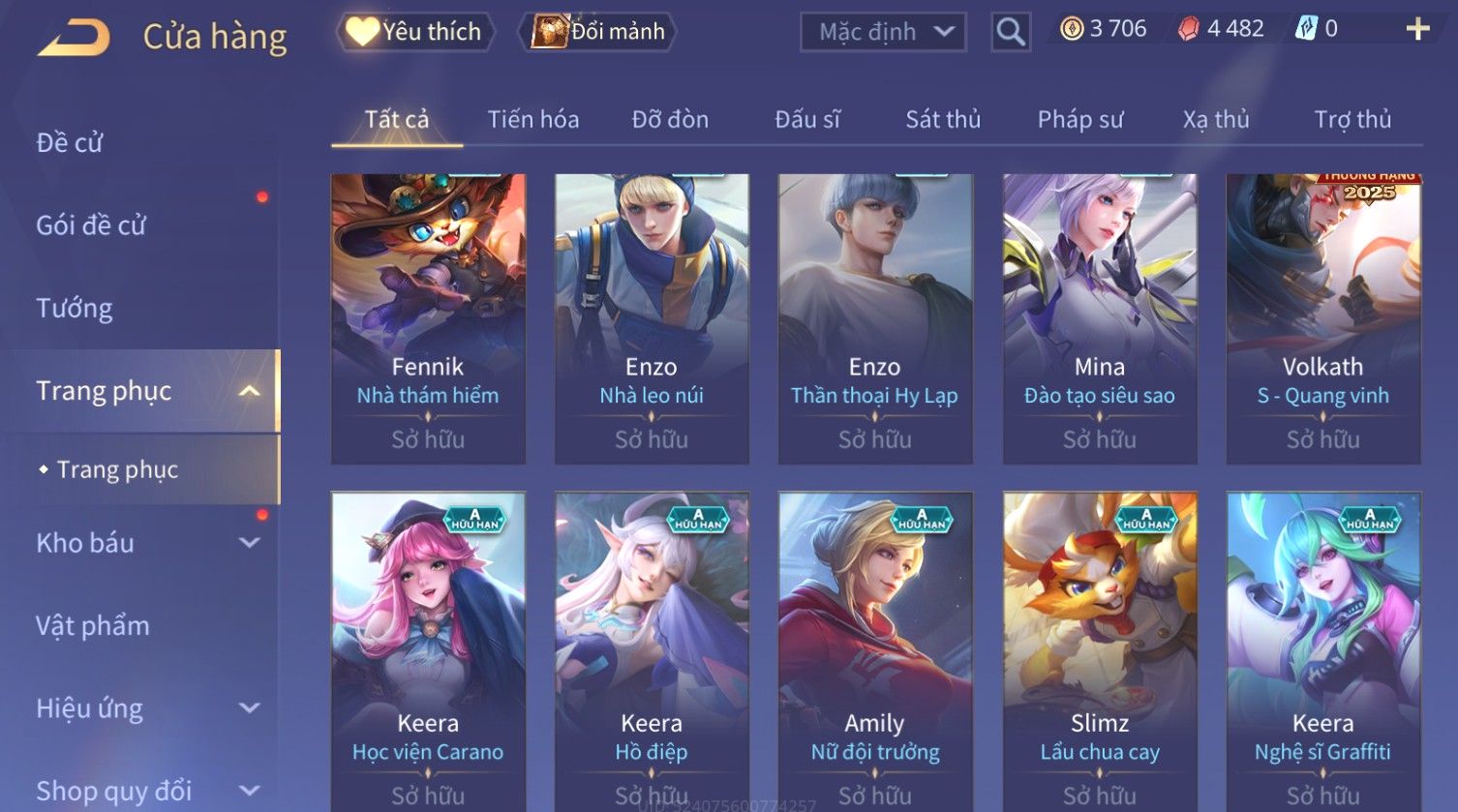Select the Volkath S - Quang vinh skin
Image resolution: width=1458 pixels, height=812 pixels.
[x=1322, y=318]
